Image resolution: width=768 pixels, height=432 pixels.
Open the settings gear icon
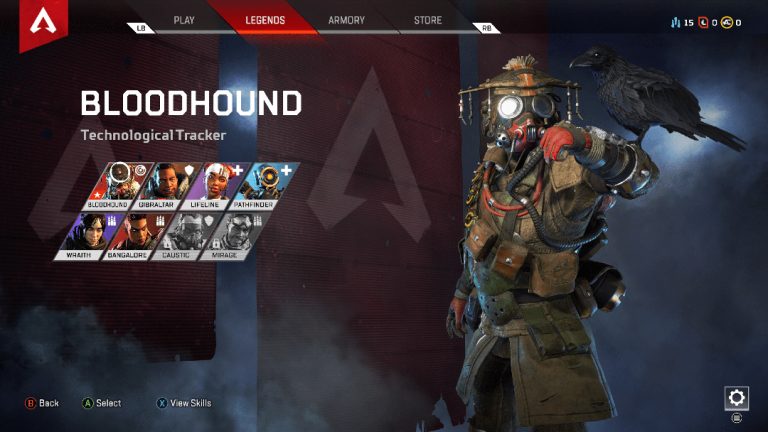(736, 397)
